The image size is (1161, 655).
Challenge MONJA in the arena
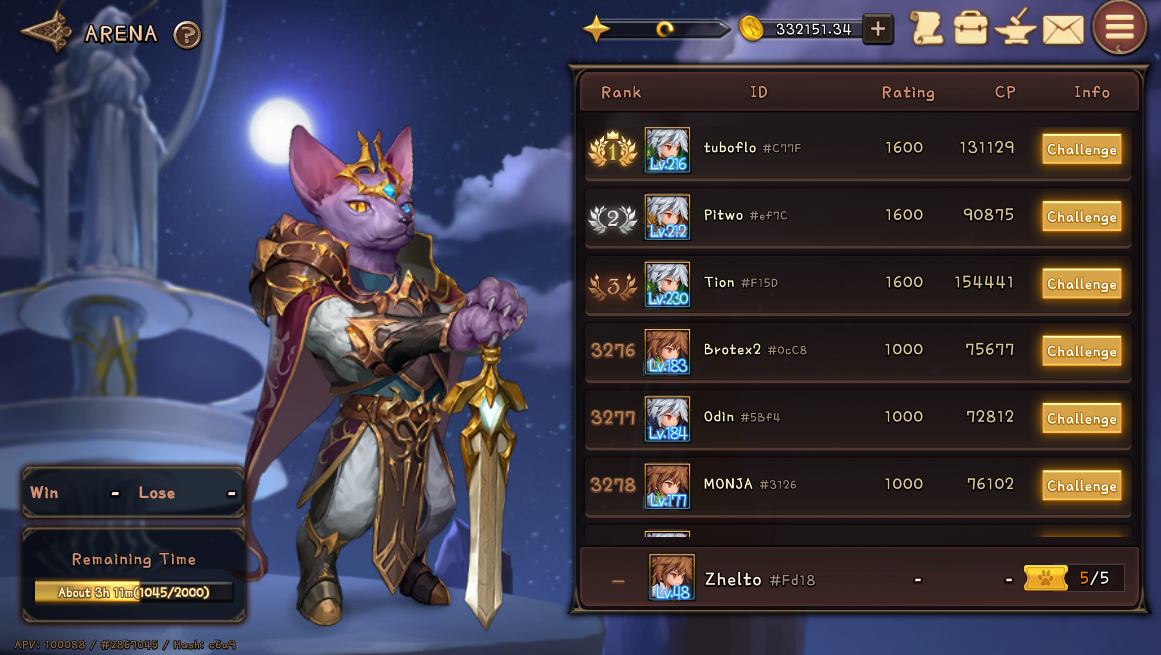pyautogui.click(x=1081, y=486)
